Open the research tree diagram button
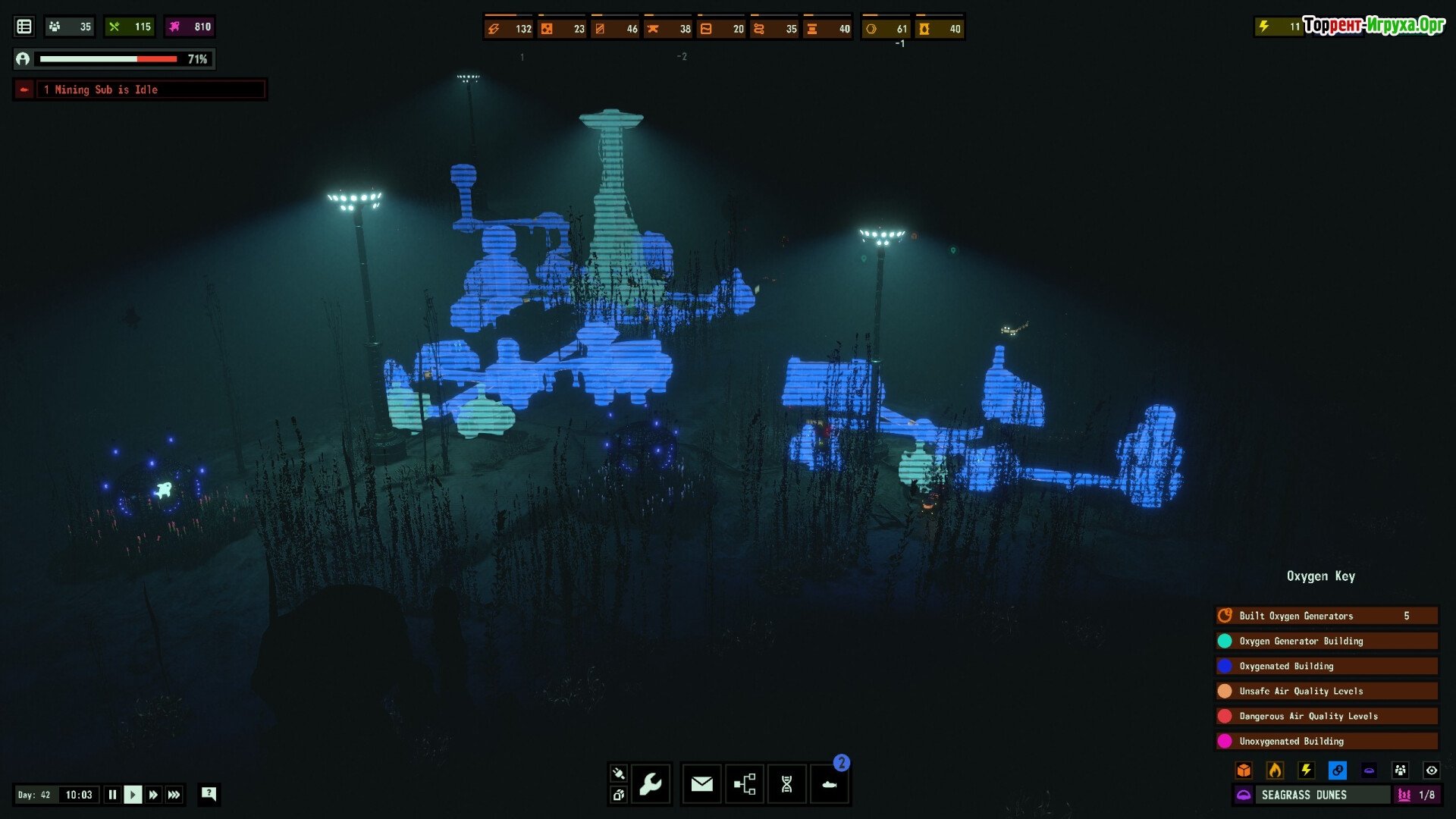 point(745,784)
